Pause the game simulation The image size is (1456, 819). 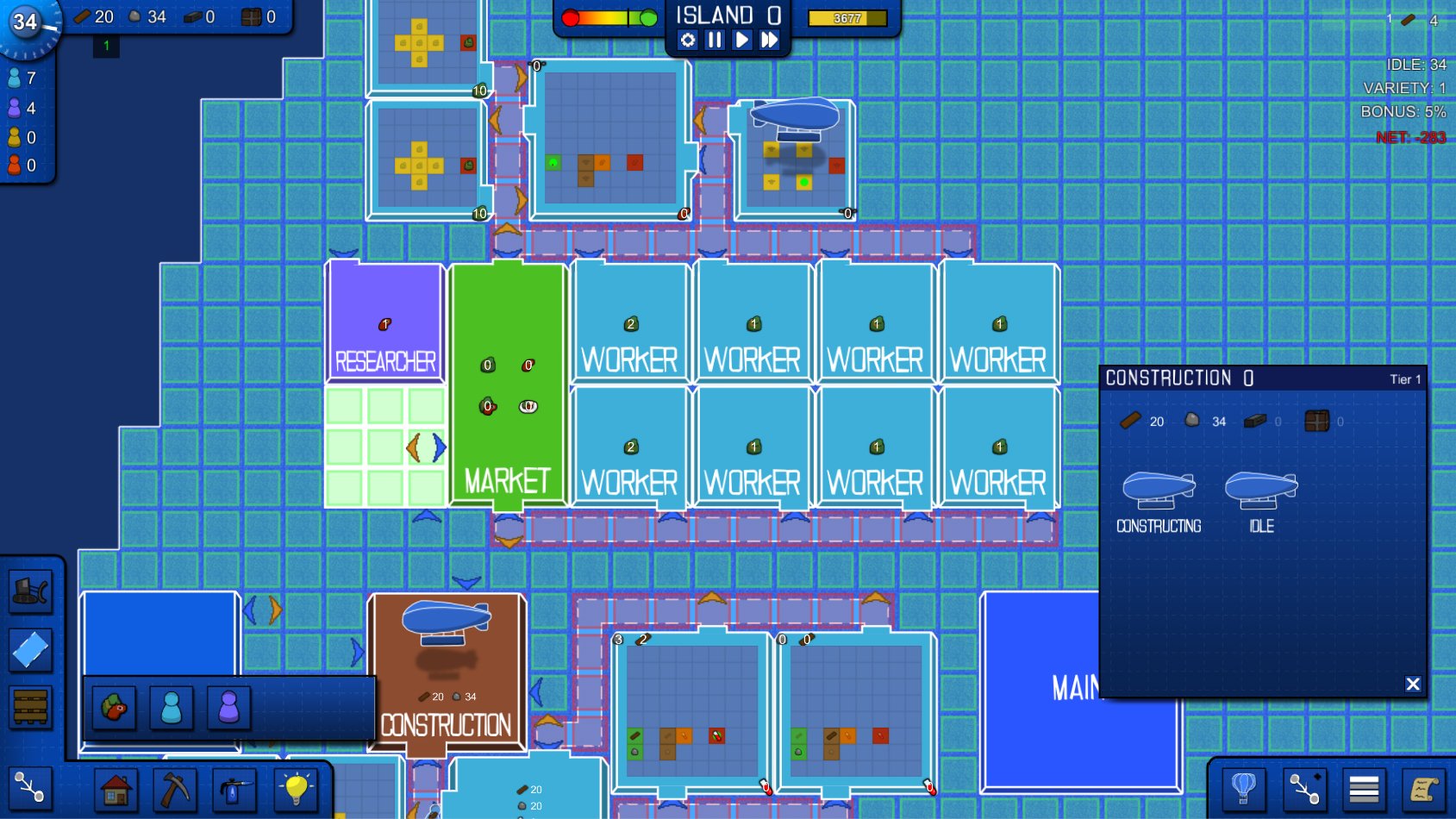pos(715,38)
